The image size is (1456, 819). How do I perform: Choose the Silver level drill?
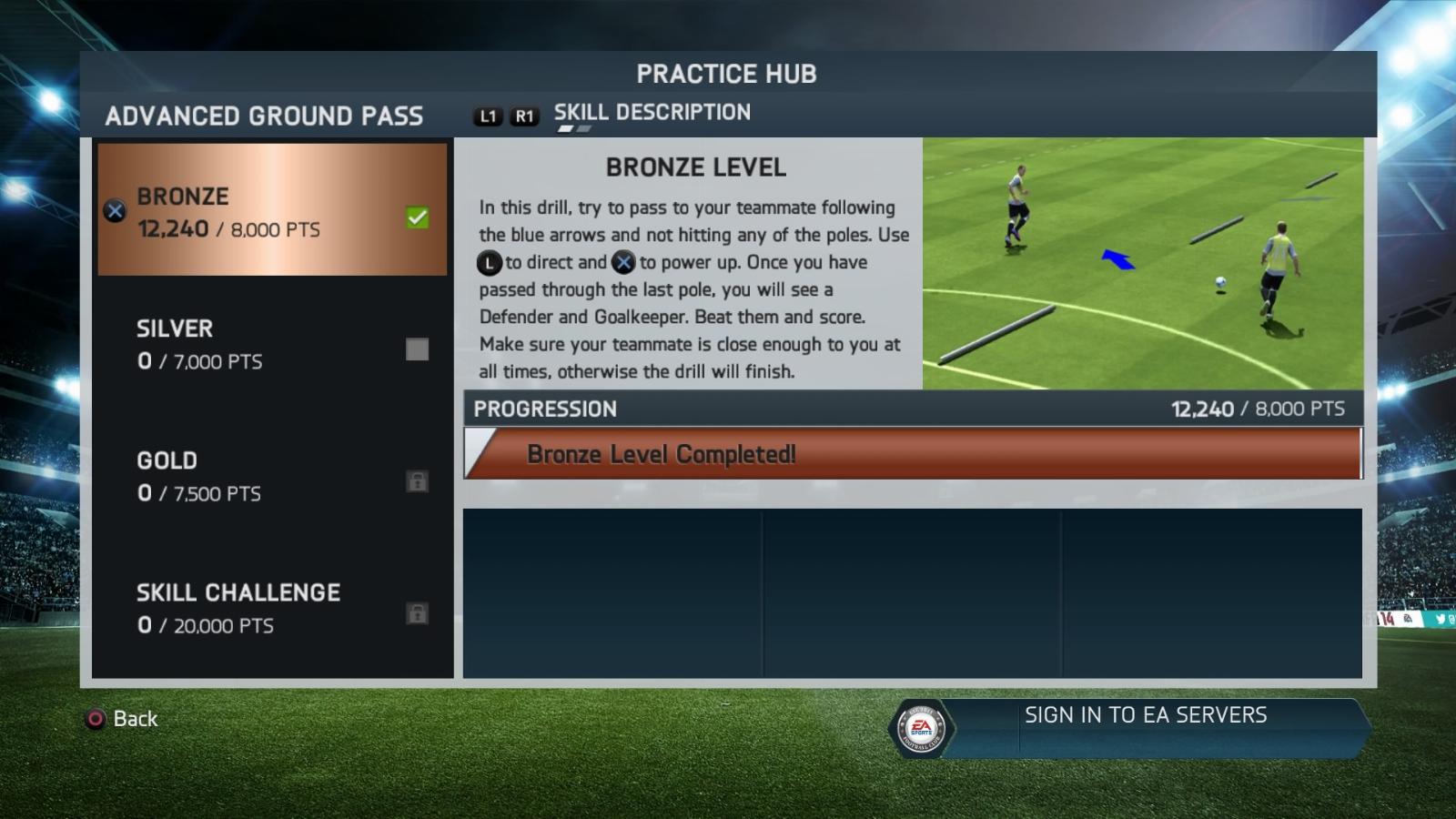coord(272,344)
